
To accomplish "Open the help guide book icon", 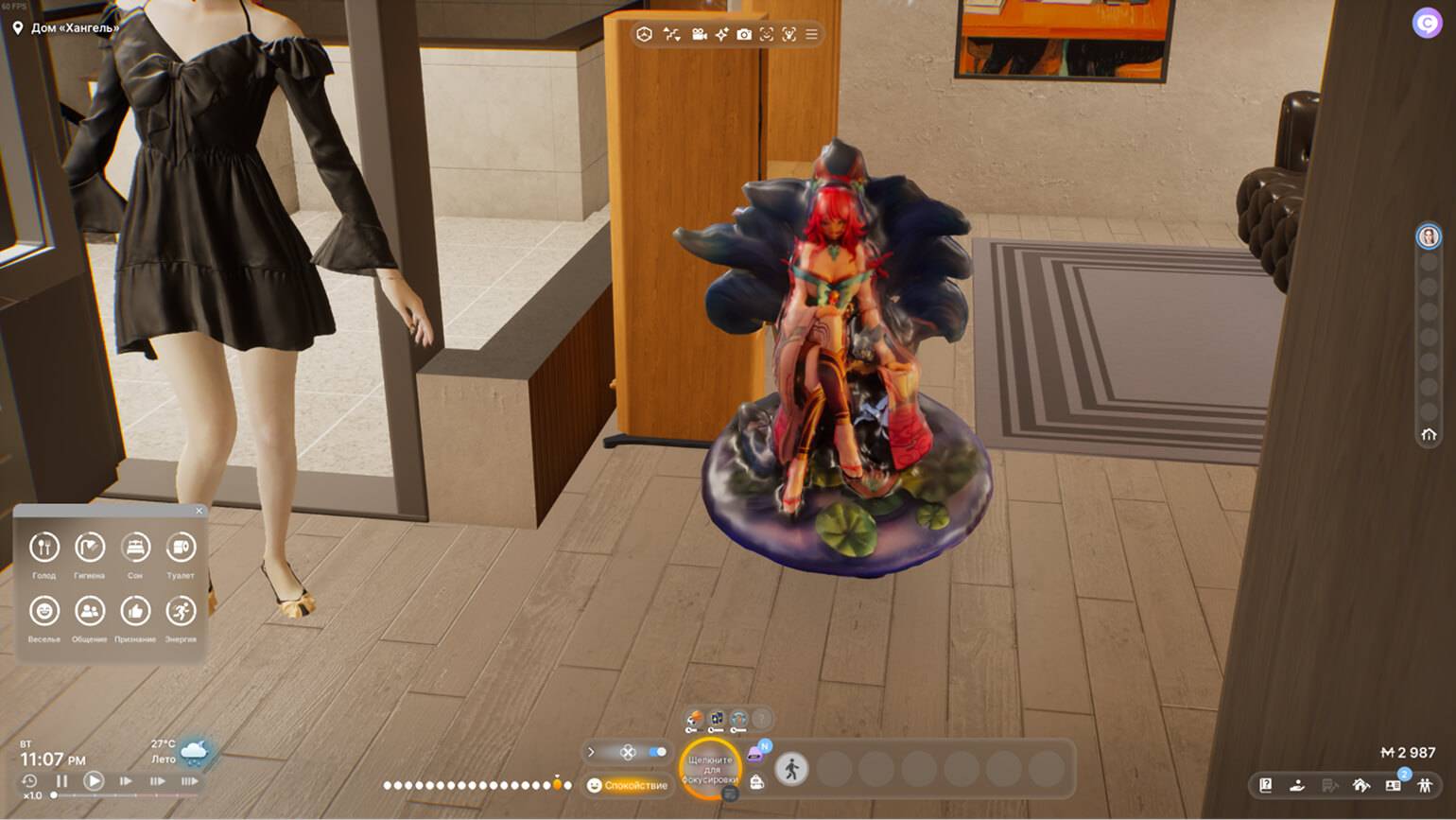I will click(1266, 785).
